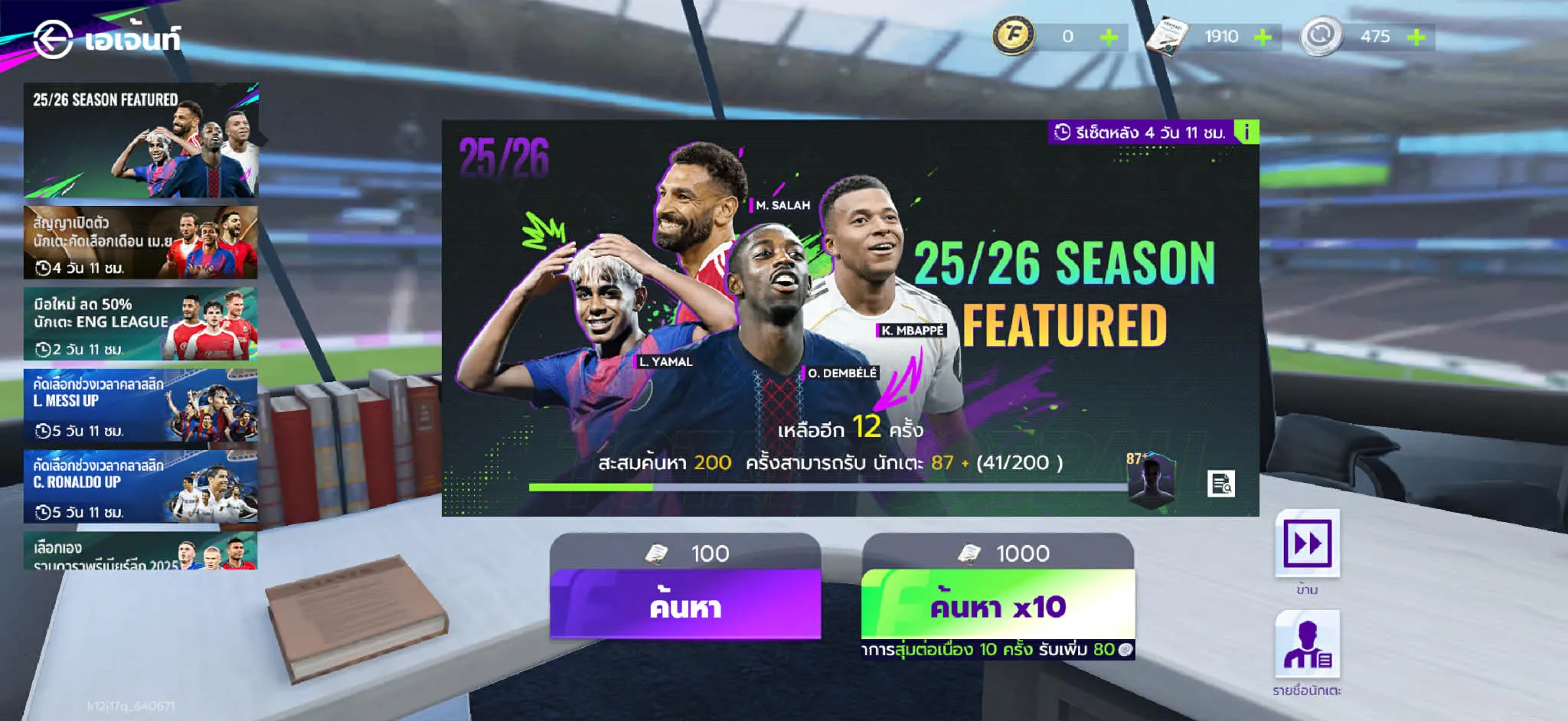Switch to the L. MESSI UP banner

tap(141, 406)
